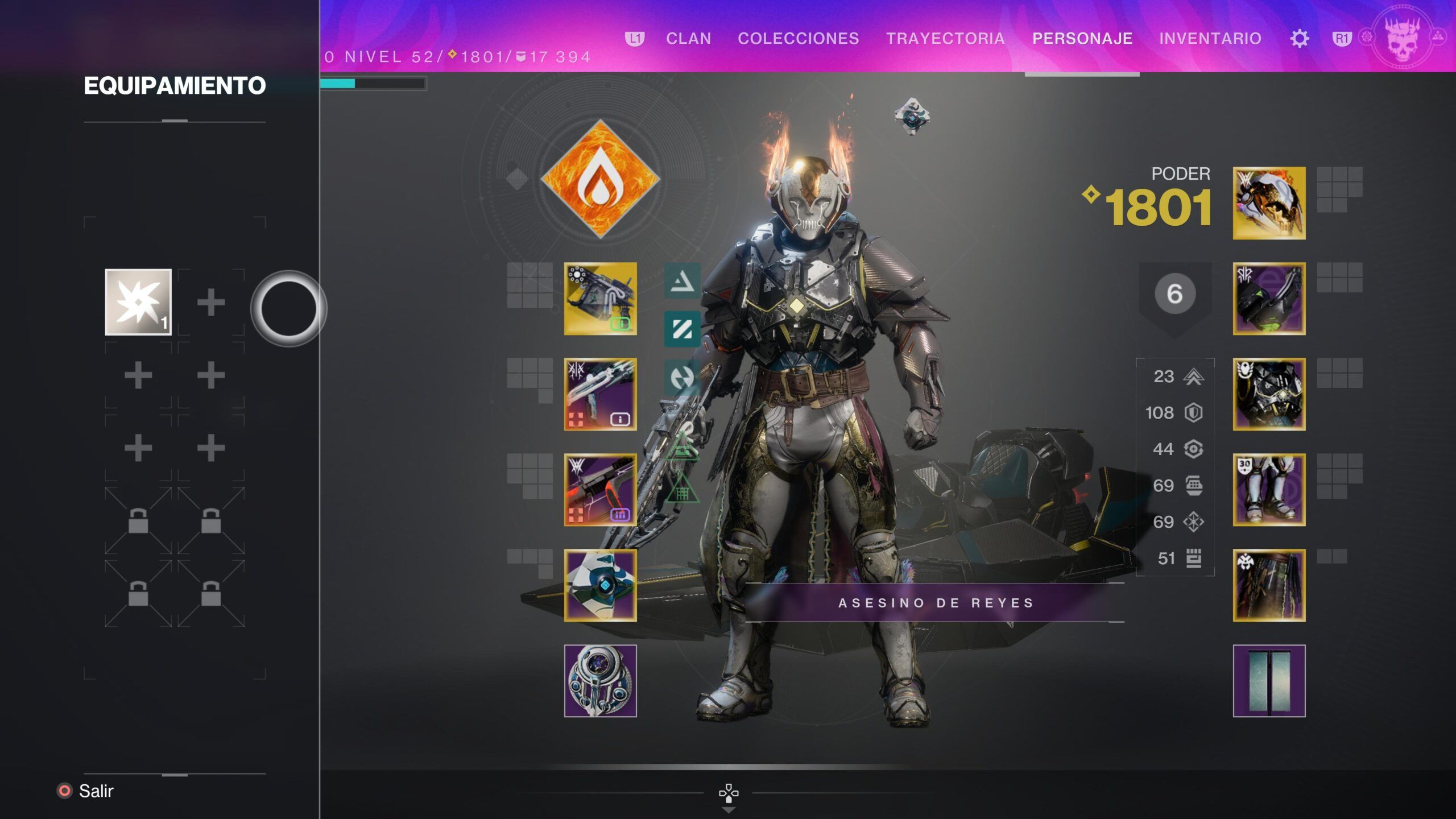The width and height of the screenshot is (1456, 819).
Task: Open the Solar subclass diamond
Action: click(600, 179)
